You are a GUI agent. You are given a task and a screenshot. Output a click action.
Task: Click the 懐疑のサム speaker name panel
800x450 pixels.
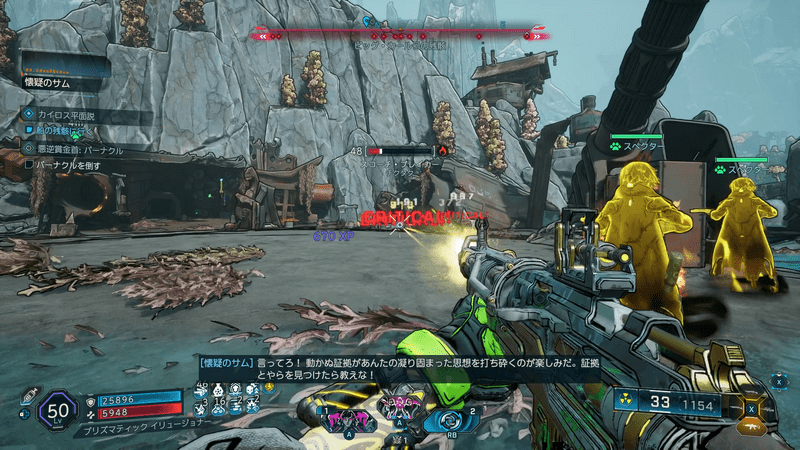62,84
